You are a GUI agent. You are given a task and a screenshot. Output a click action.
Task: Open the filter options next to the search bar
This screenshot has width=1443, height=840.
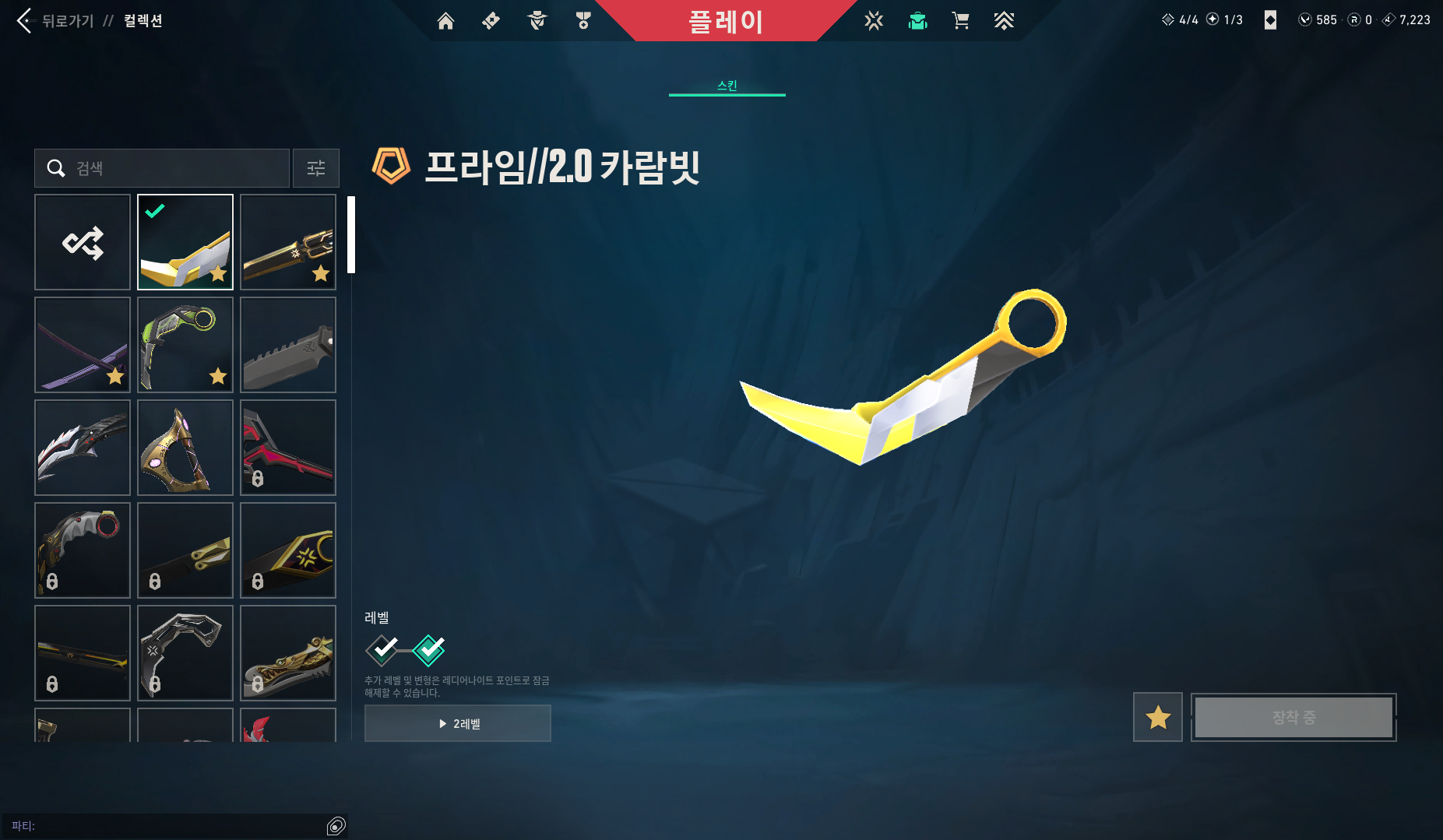click(315, 167)
